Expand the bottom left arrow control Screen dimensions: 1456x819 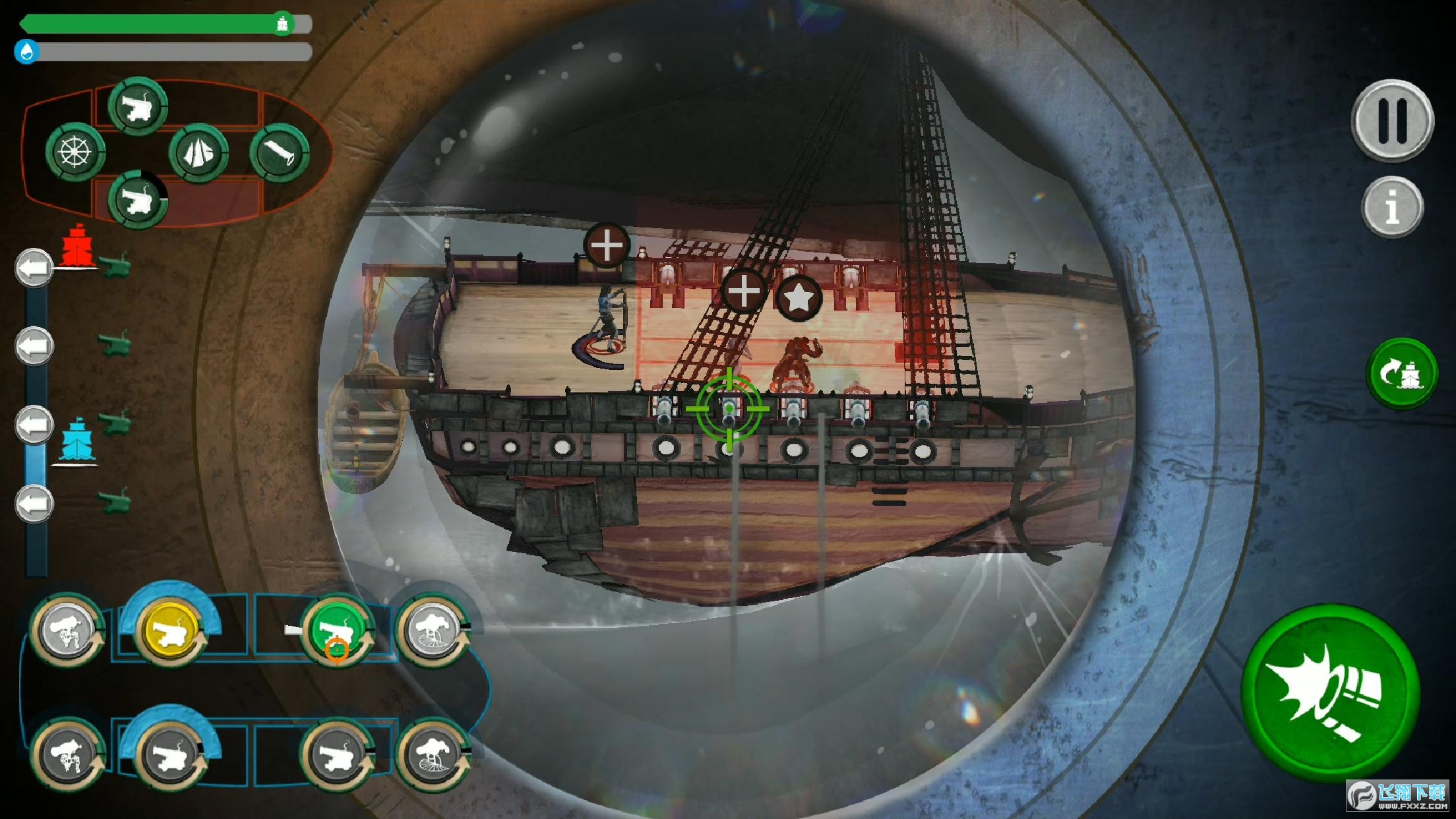(x=34, y=502)
